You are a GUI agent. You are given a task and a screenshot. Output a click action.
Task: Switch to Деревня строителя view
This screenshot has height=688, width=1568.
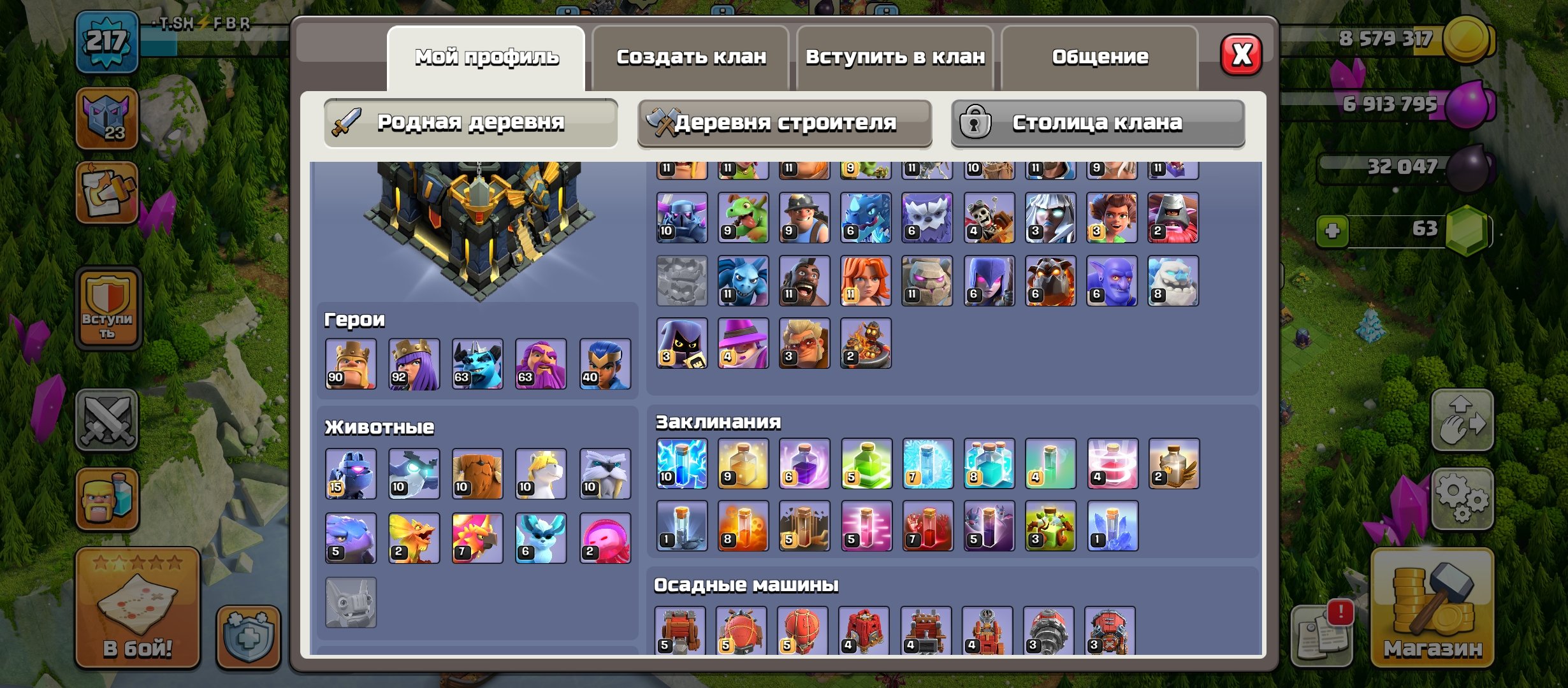click(787, 122)
